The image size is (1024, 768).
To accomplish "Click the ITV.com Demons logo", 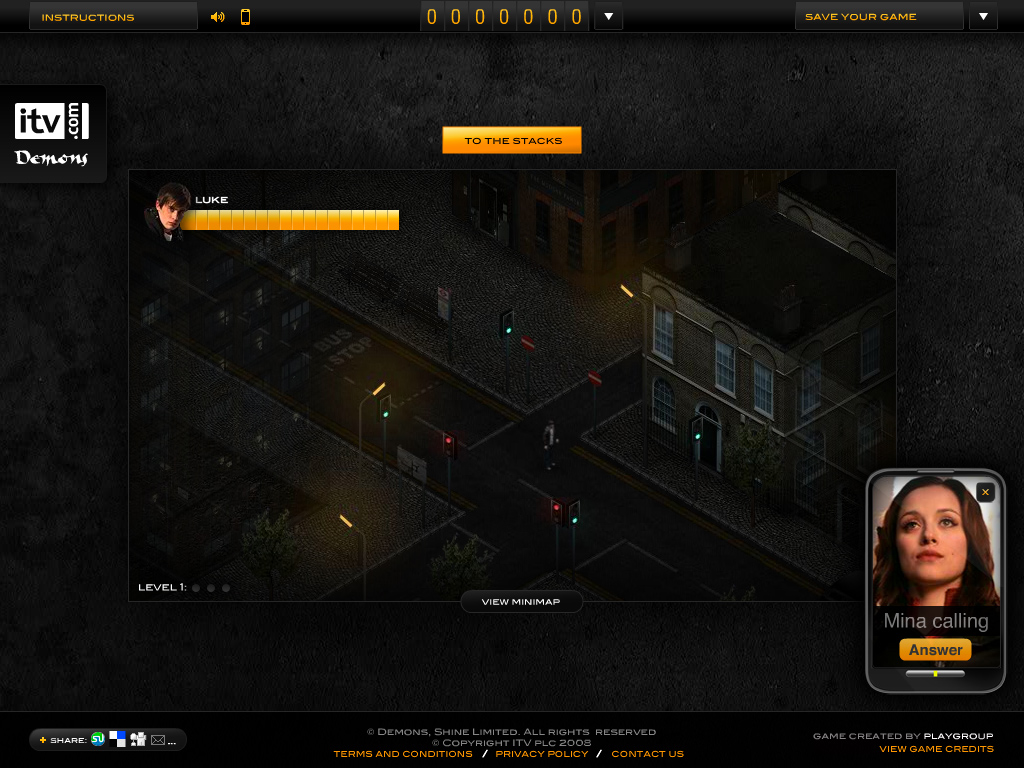I will (52, 133).
